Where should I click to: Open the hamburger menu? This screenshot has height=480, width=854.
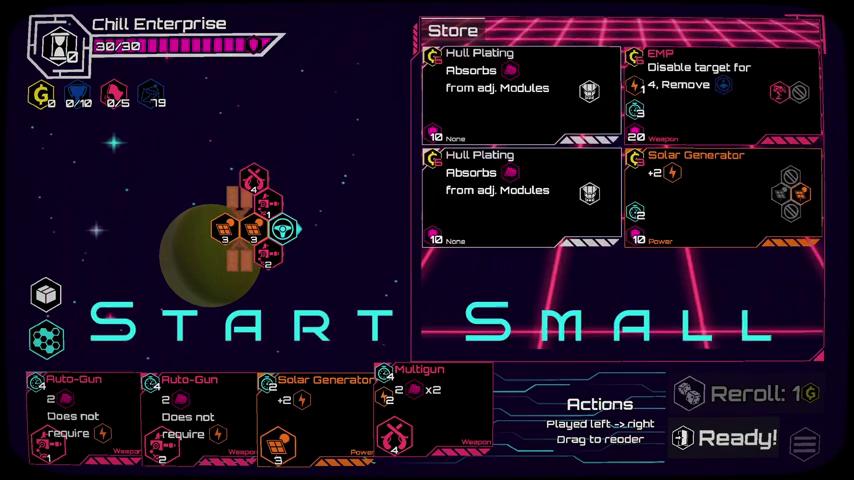coord(805,444)
